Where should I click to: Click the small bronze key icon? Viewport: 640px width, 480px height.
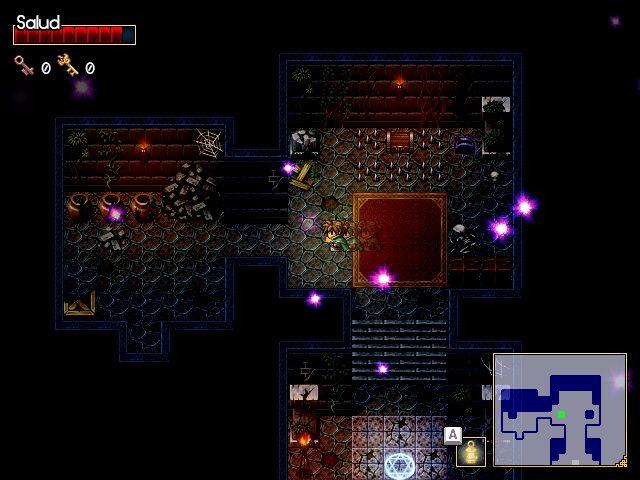pyautogui.click(x=24, y=66)
